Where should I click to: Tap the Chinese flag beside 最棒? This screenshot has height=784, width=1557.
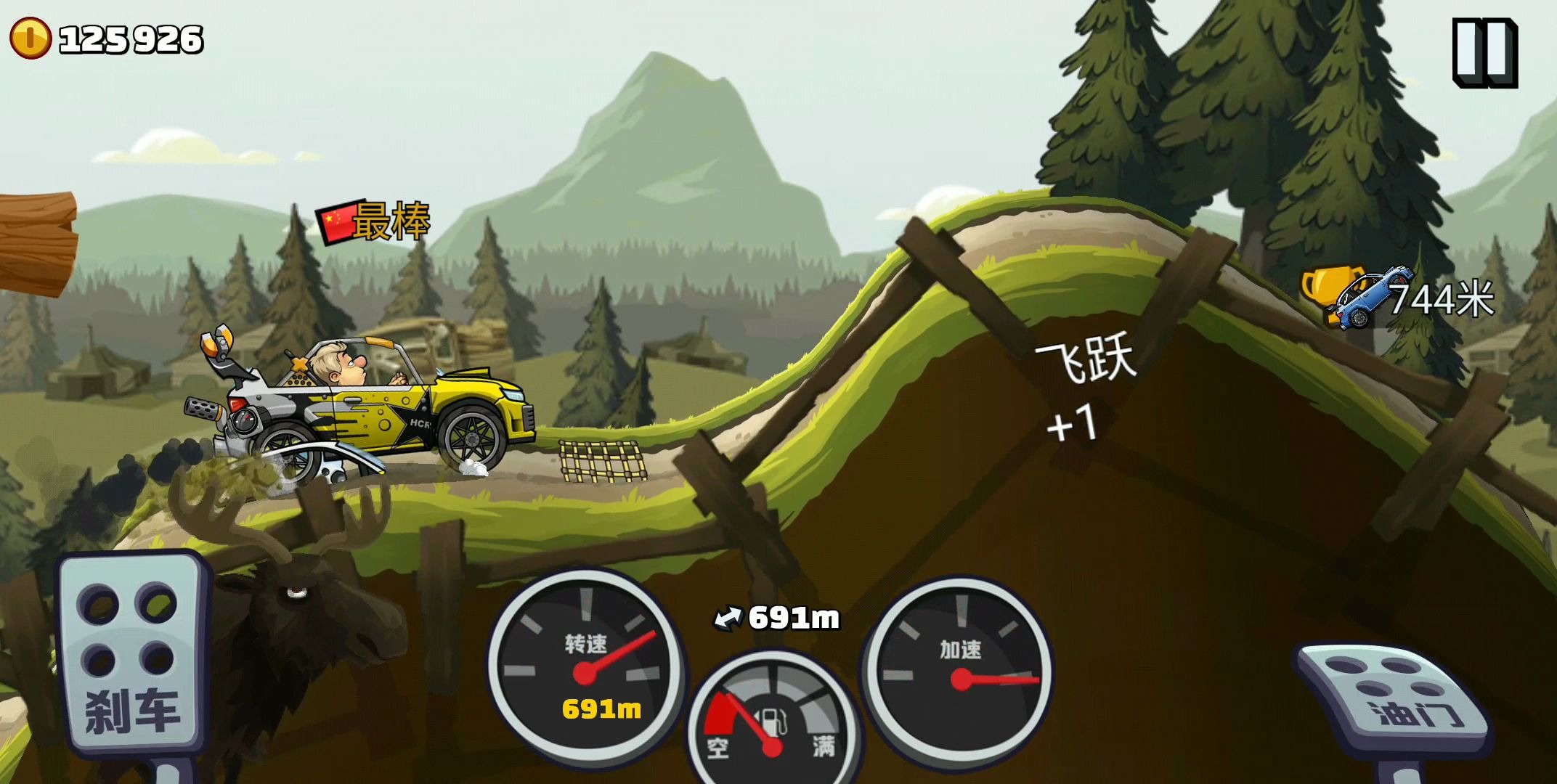[338, 224]
